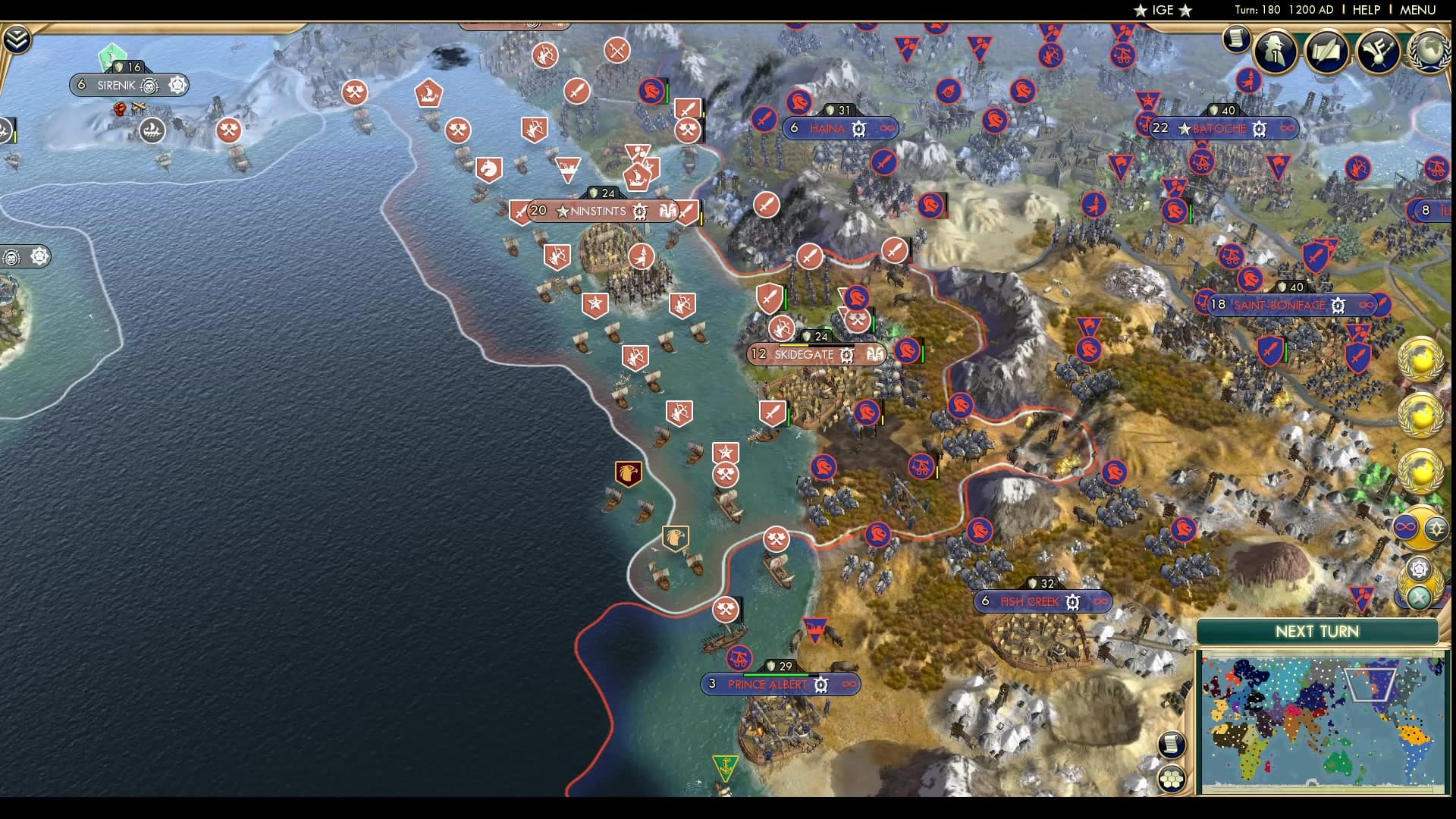
Task: Click the scroll icon beside the minimap
Action: point(1172,745)
